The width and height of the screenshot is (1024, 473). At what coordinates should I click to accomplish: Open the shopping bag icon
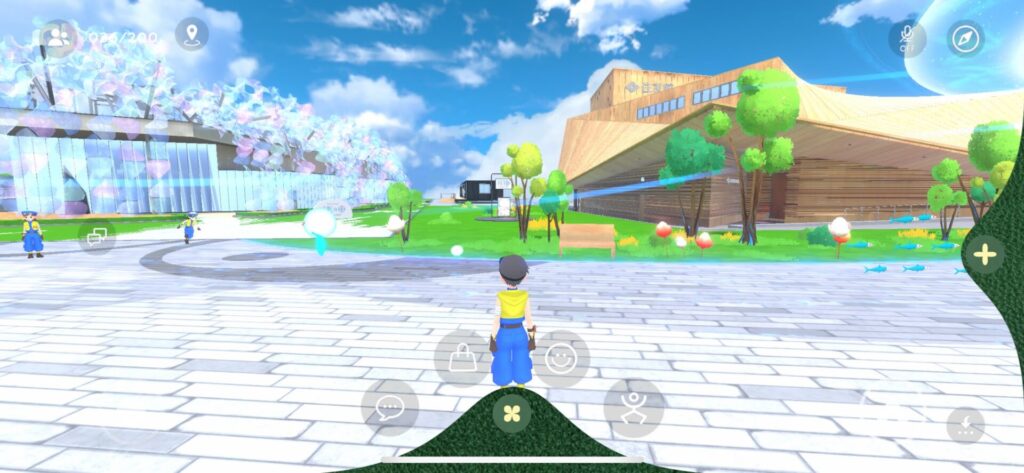[x=462, y=358]
